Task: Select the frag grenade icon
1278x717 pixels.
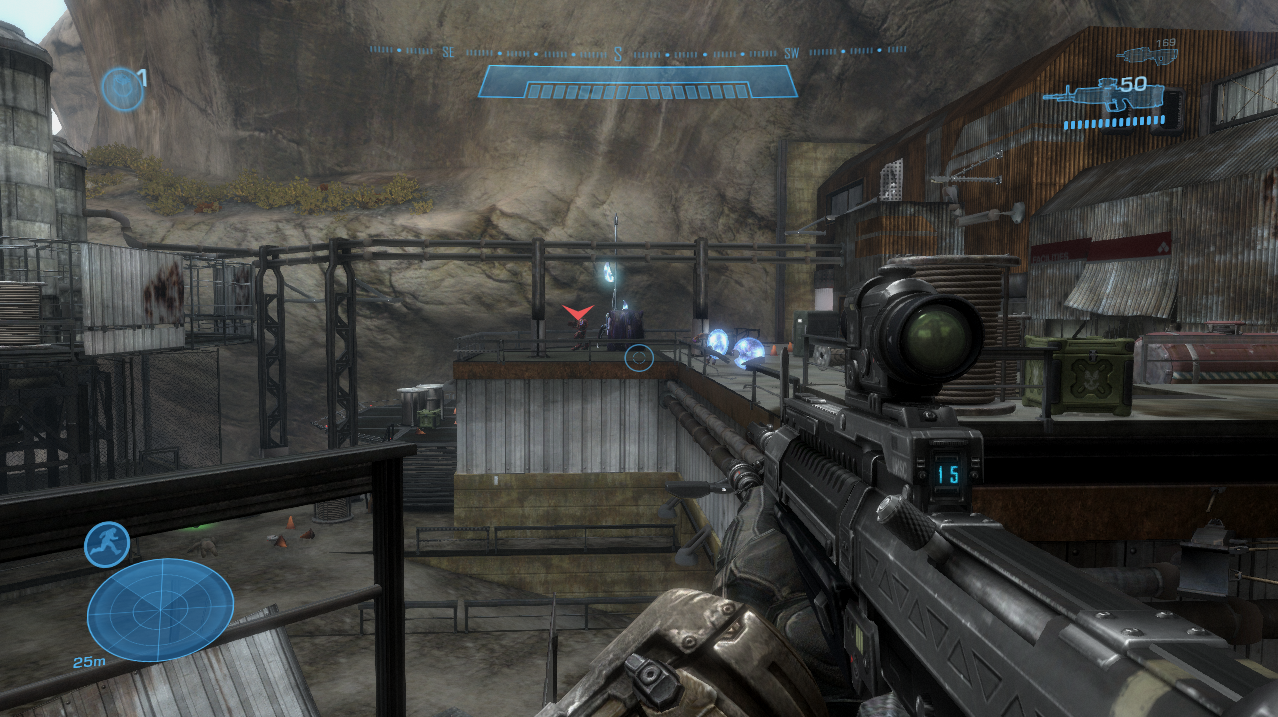Action: pyautogui.click(x=121, y=88)
